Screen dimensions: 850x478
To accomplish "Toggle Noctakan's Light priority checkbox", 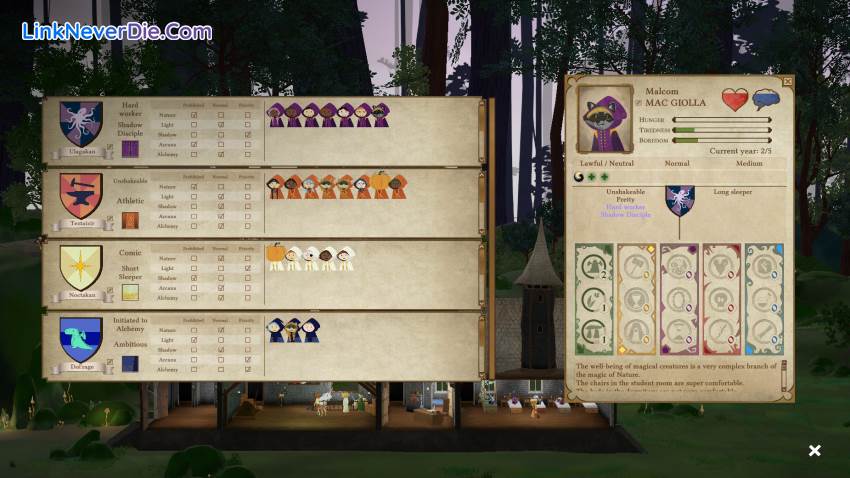I will point(248,269).
